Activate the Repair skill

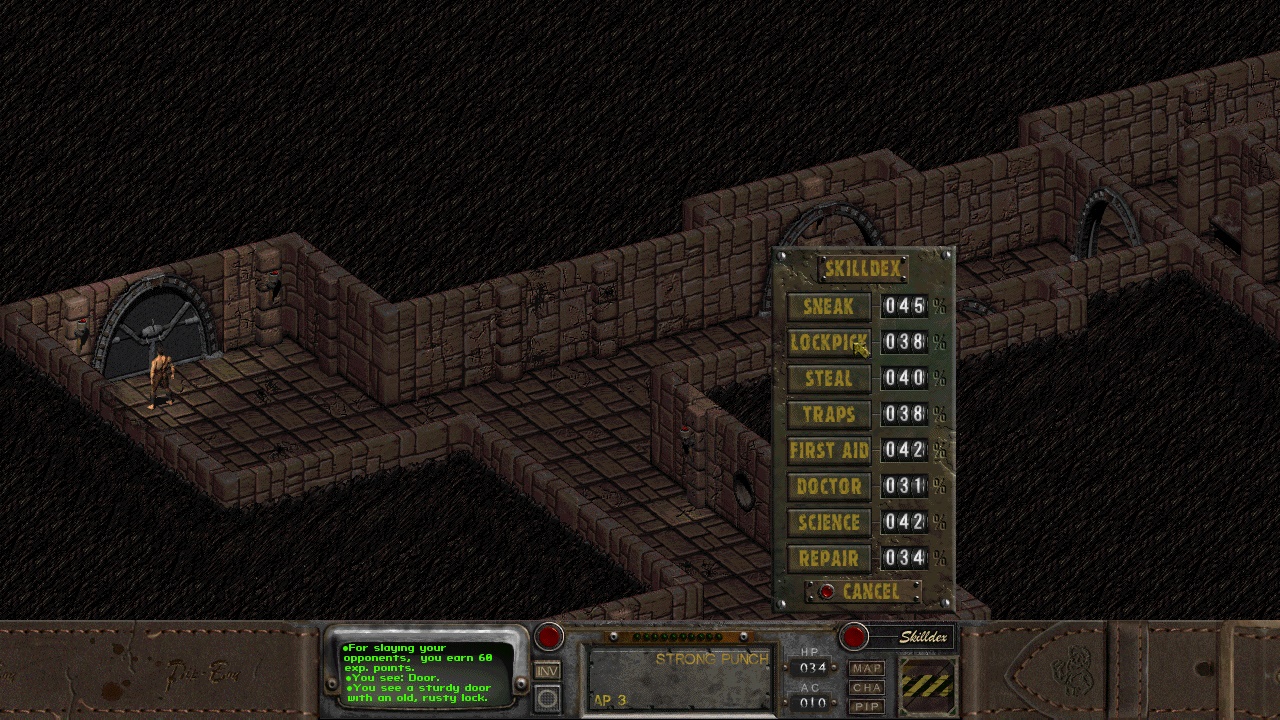tap(829, 559)
